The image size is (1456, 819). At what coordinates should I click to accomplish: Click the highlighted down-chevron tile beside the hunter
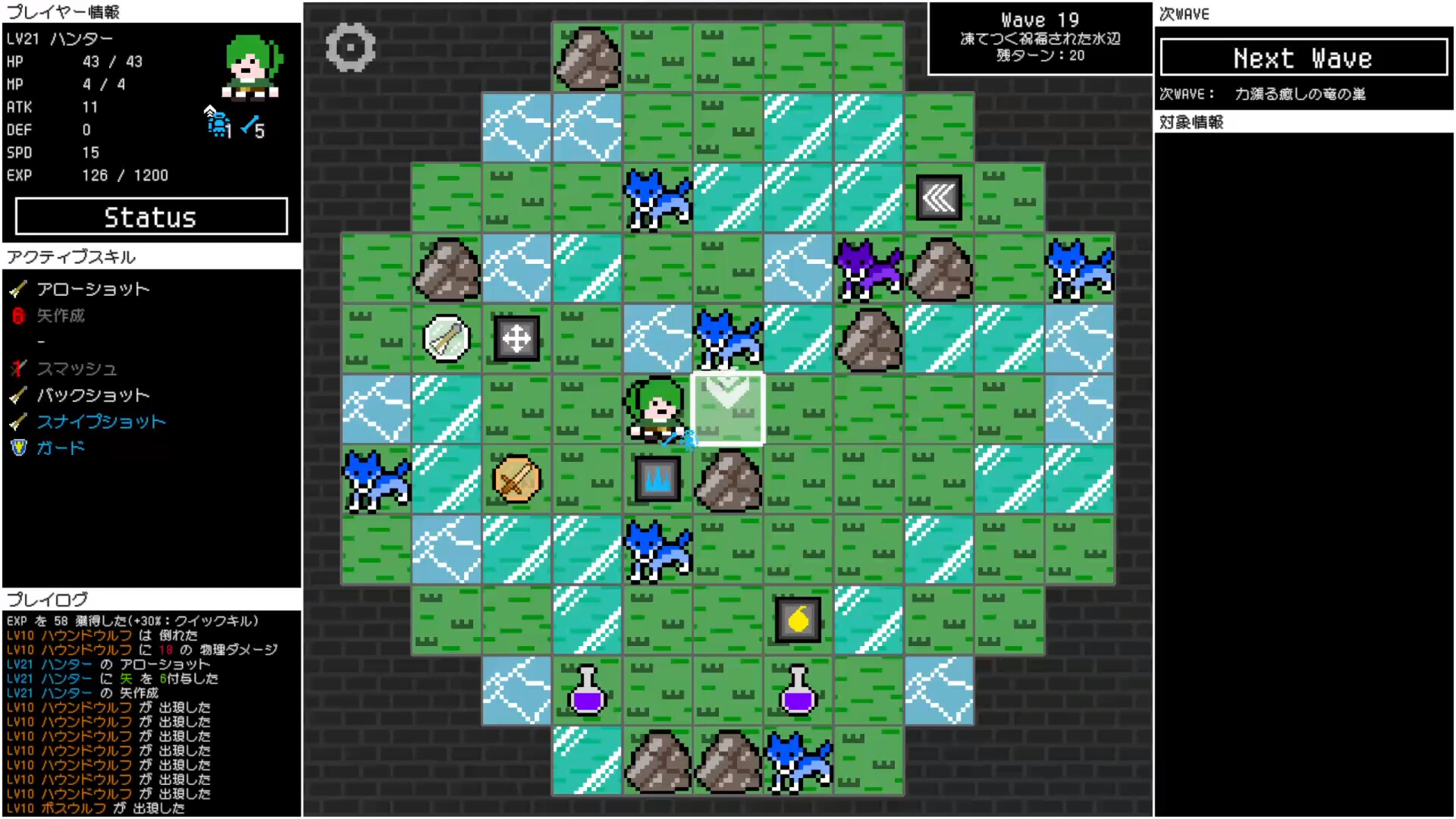[727, 408]
